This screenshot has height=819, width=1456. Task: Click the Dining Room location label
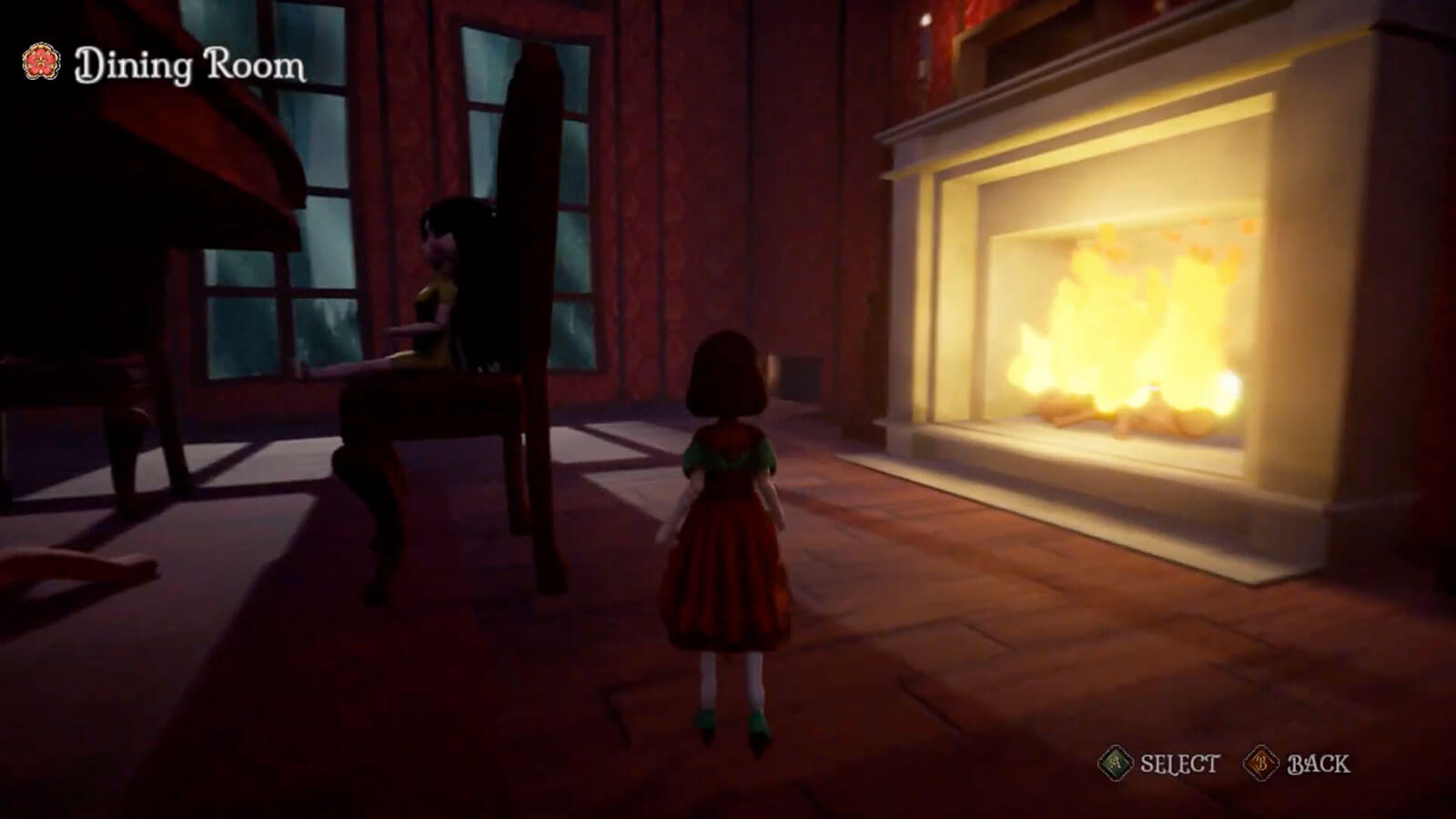(x=189, y=66)
